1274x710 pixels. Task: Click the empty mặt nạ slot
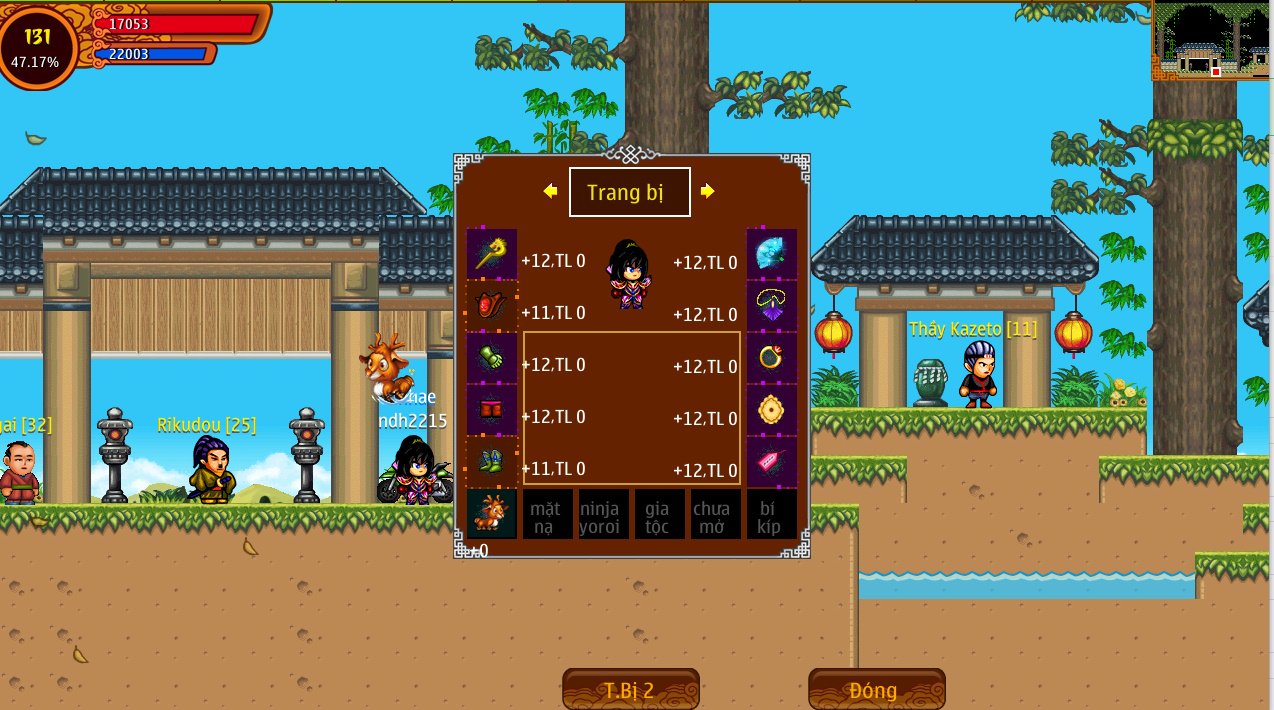pyautogui.click(x=548, y=514)
